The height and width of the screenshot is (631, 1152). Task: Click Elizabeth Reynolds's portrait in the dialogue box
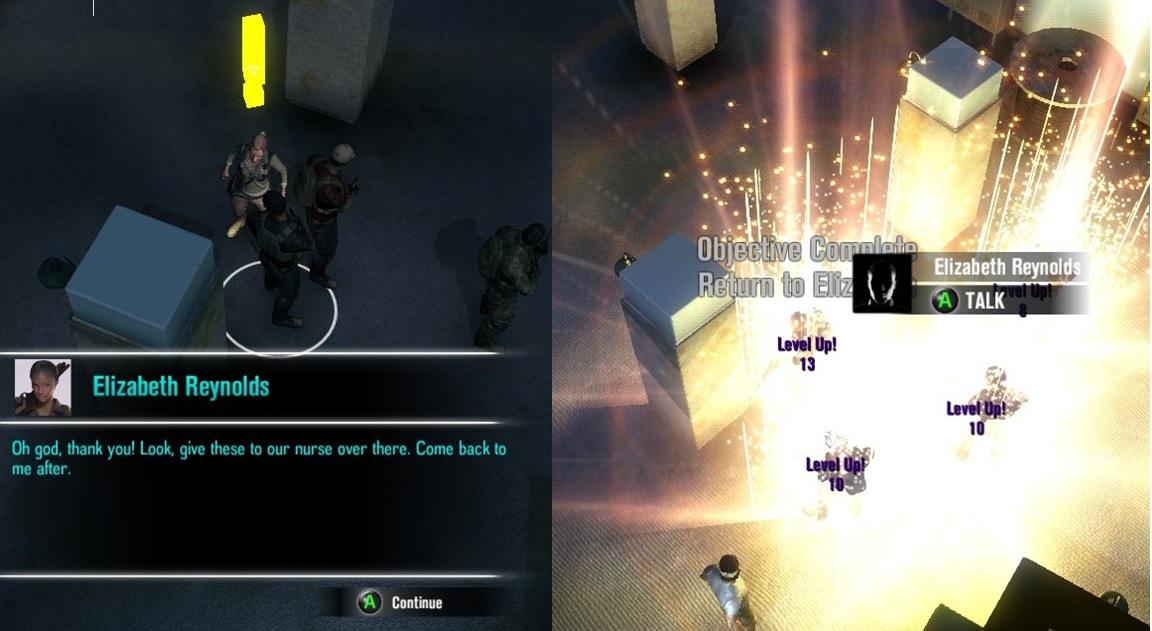pyautogui.click(x=42, y=387)
